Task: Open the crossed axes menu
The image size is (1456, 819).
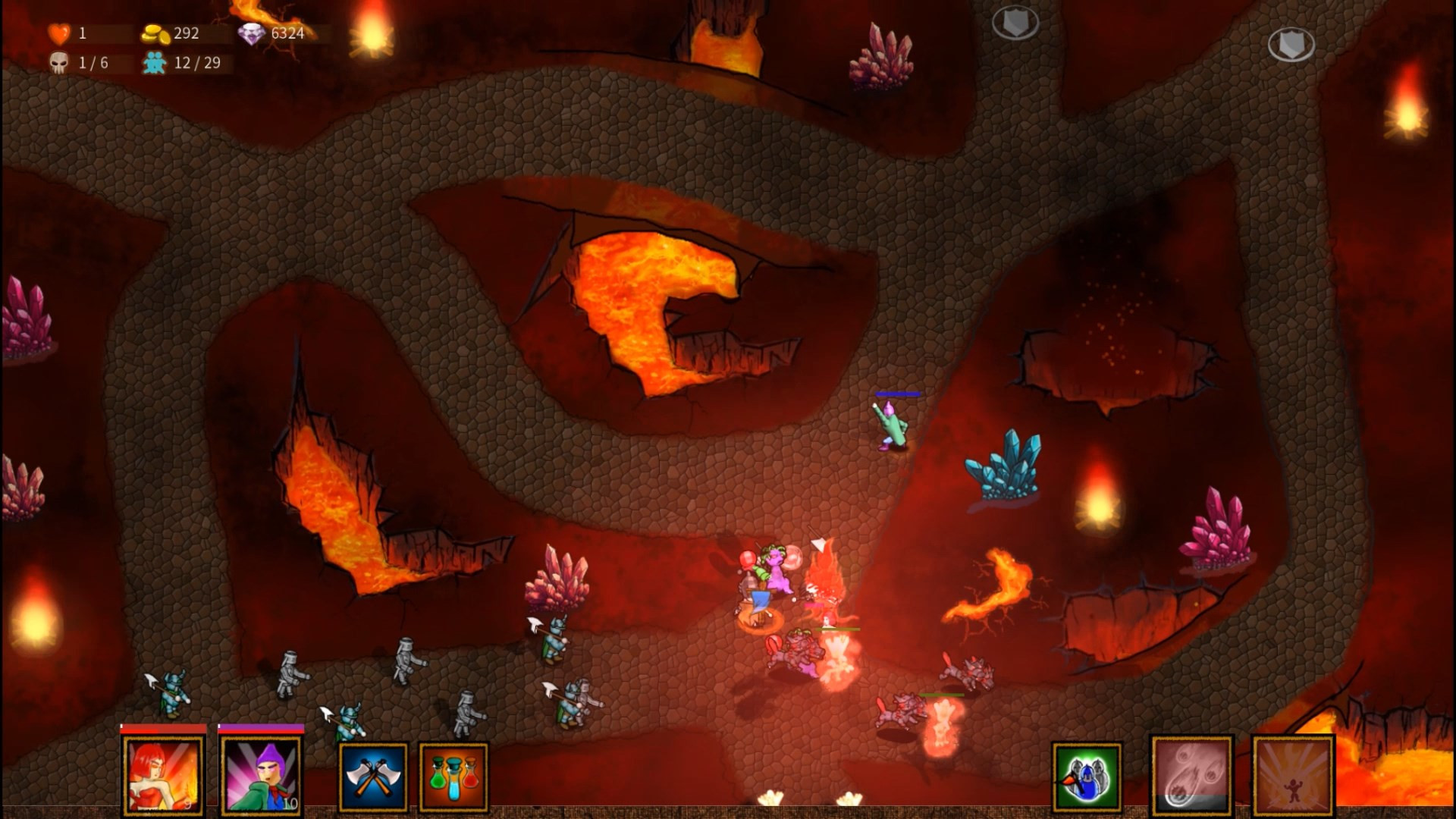Action: point(373,777)
